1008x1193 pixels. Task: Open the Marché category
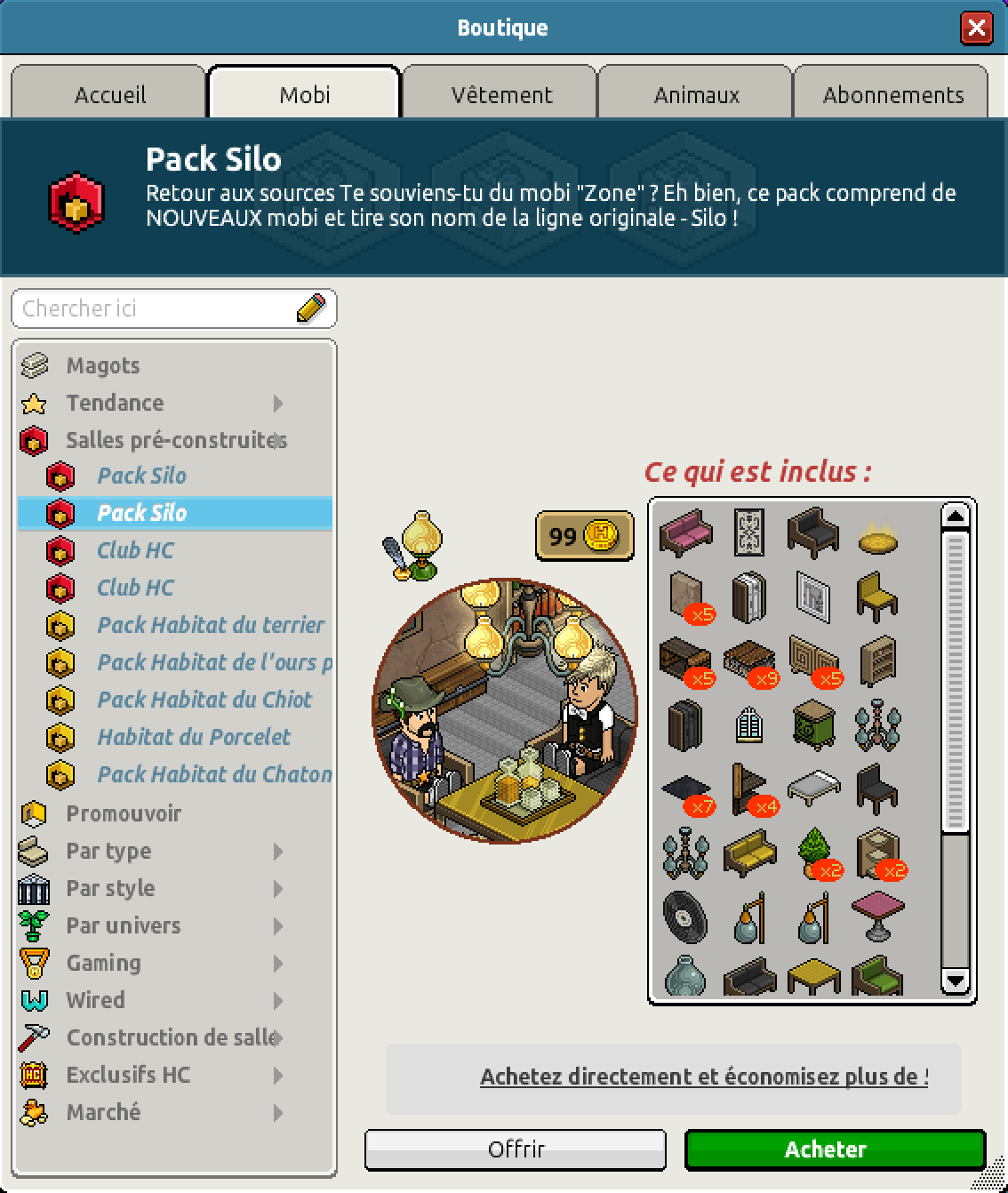tap(103, 1112)
